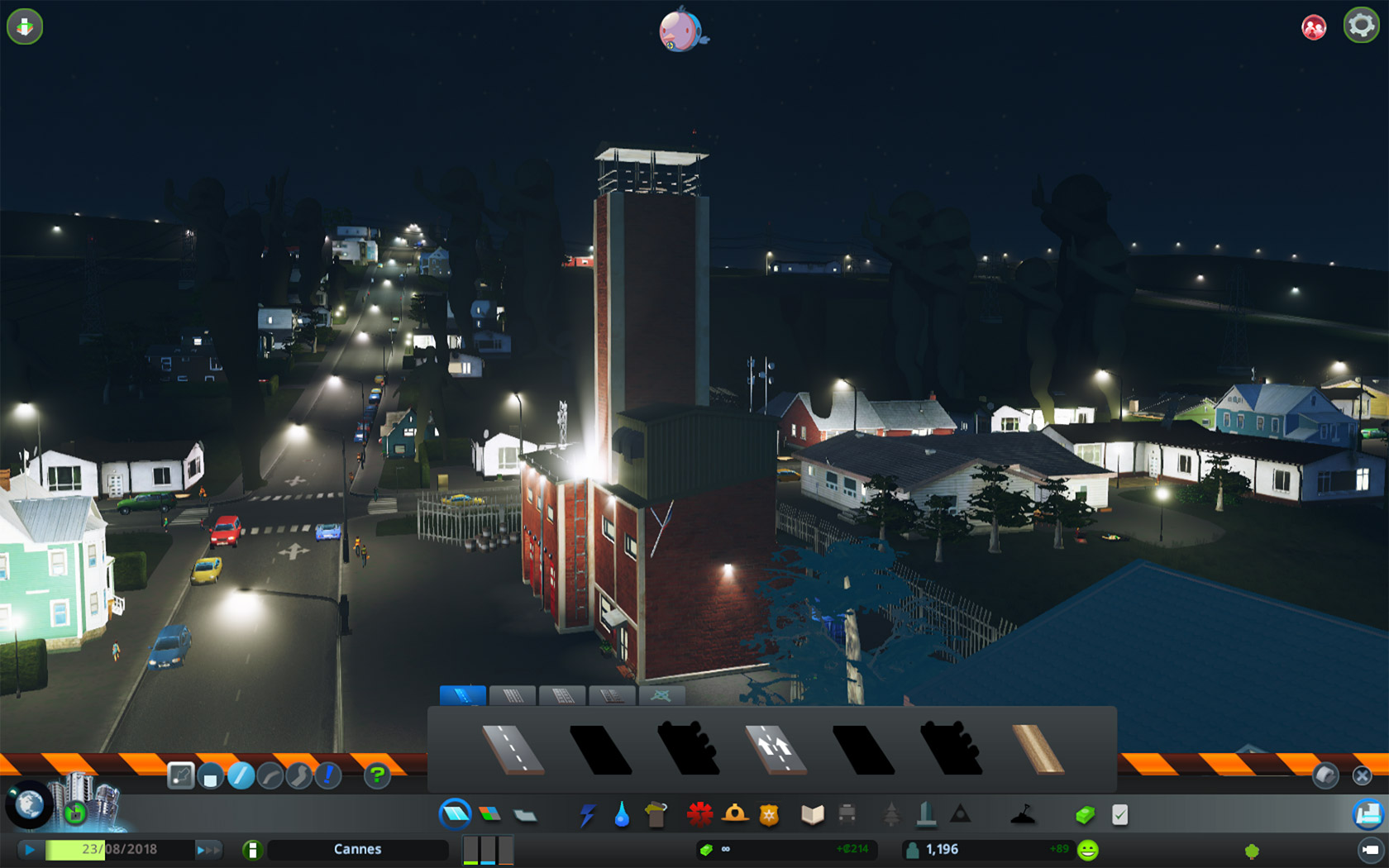Select the two-lane road option

click(x=513, y=749)
